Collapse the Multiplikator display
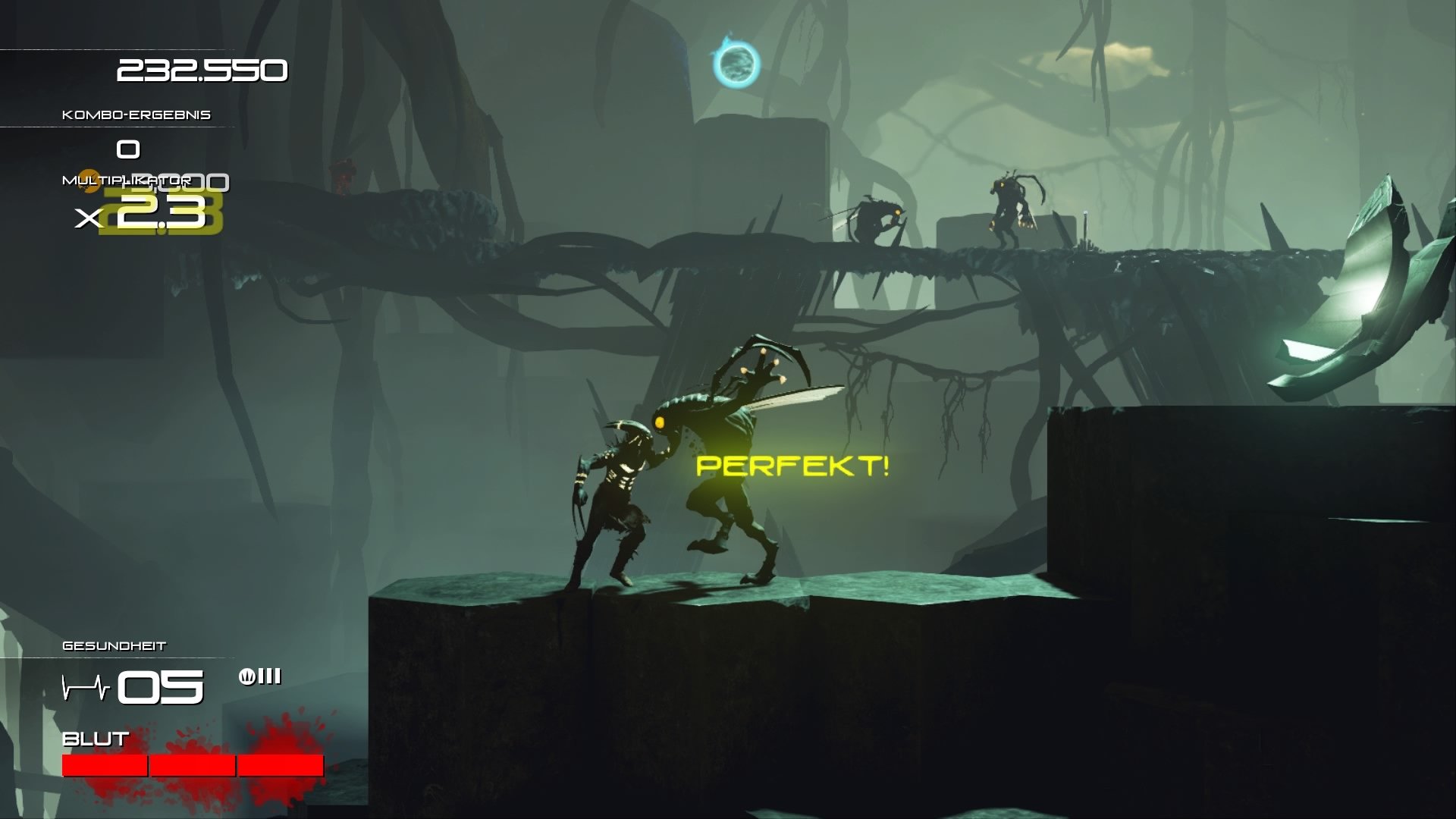The image size is (1456, 819). [125, 180]
